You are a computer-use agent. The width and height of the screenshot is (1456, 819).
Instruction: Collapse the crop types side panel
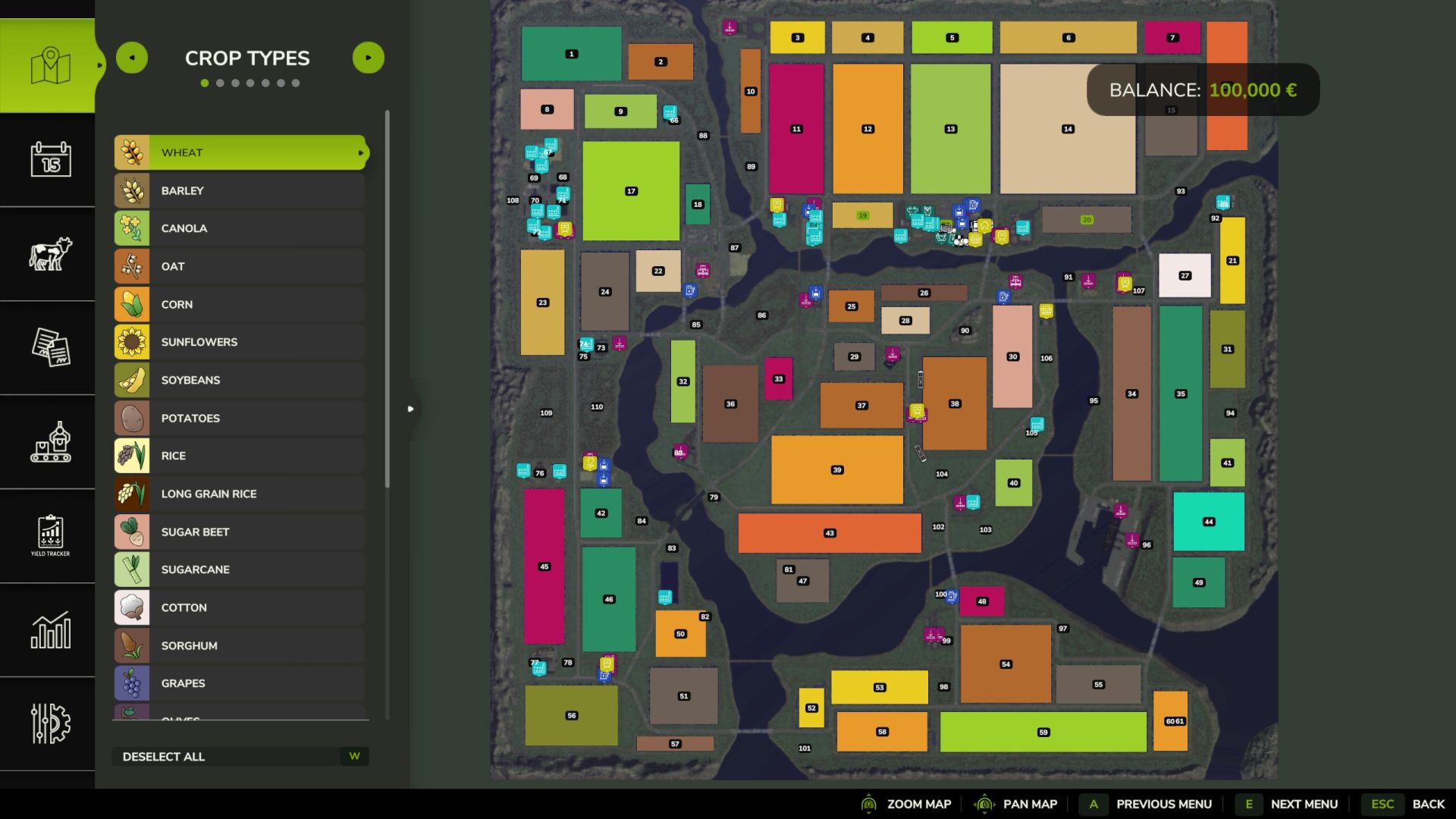(x=411, y=409)
